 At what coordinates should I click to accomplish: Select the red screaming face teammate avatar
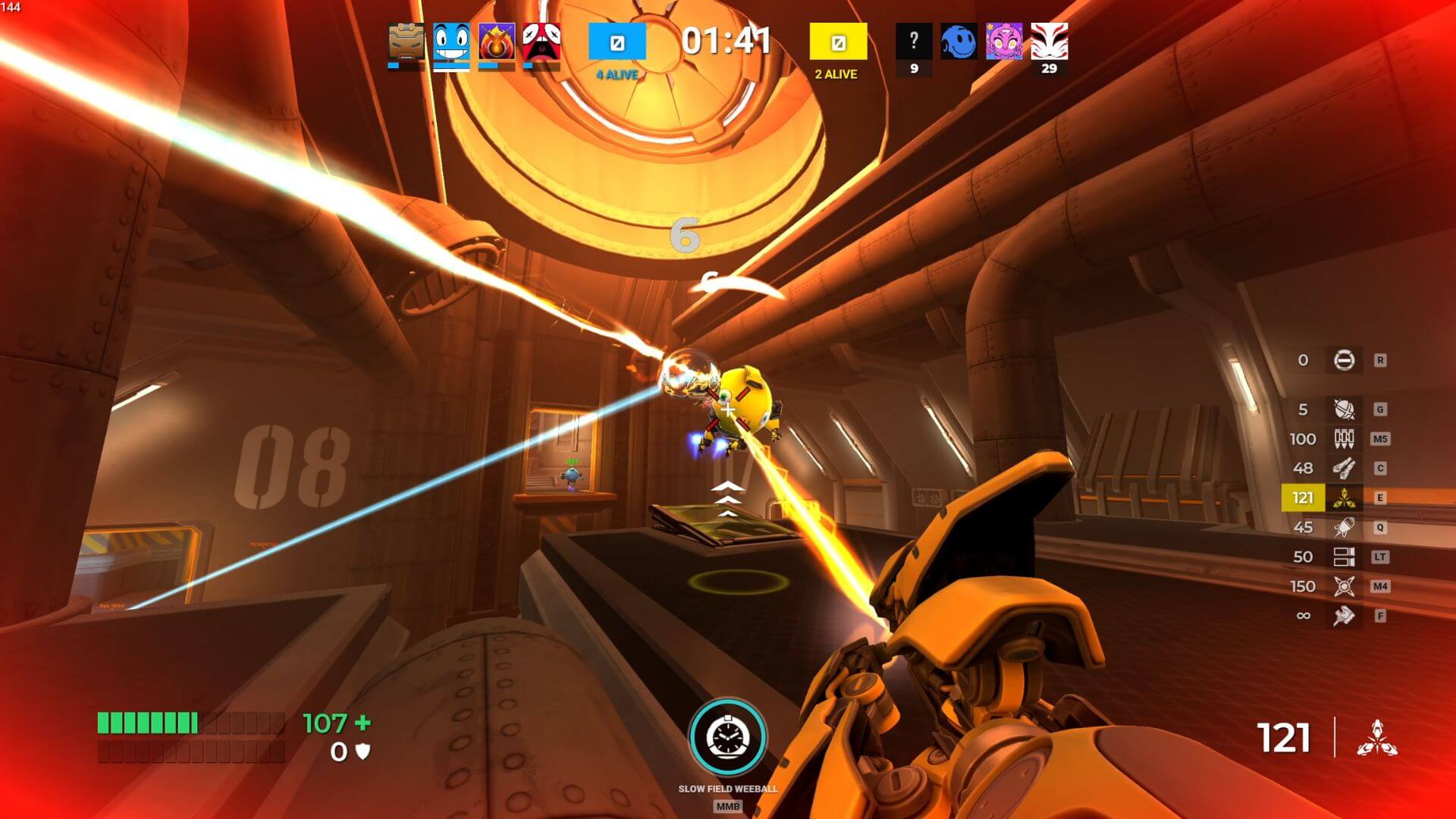541,42
